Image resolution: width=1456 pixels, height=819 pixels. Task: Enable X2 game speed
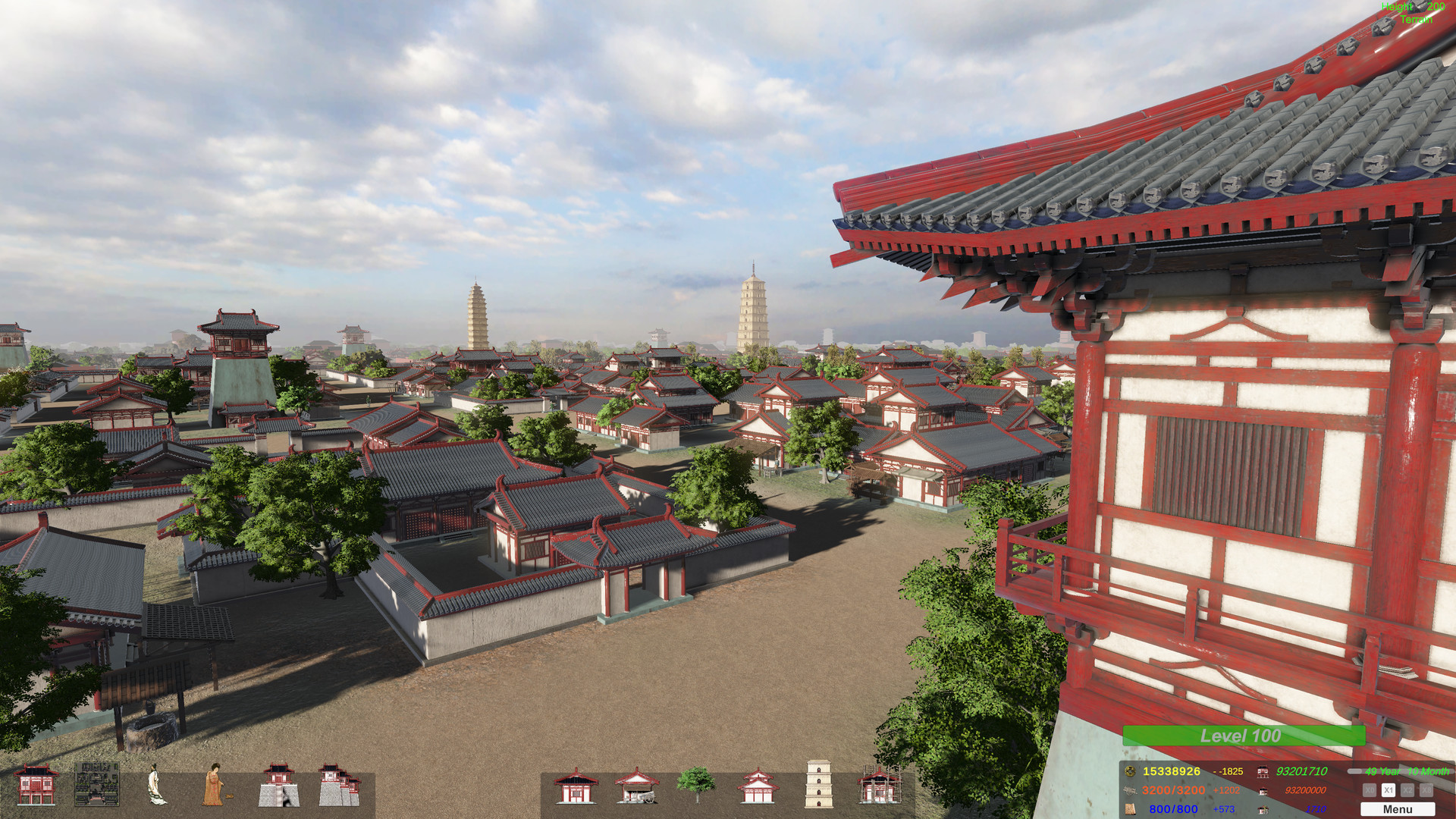(x=1408, y=791)
